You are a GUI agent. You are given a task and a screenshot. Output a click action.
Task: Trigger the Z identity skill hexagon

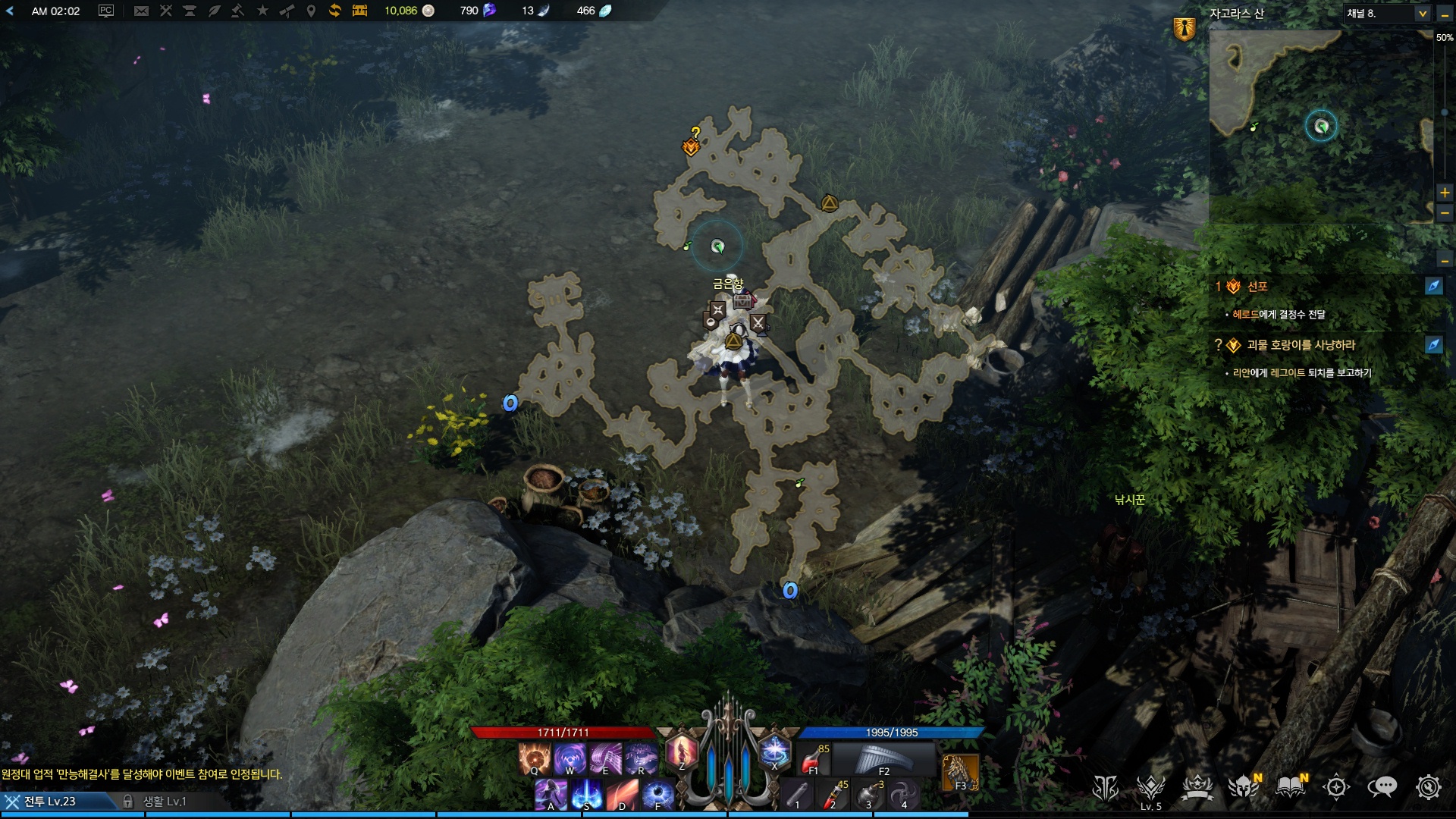click(681, 752)
